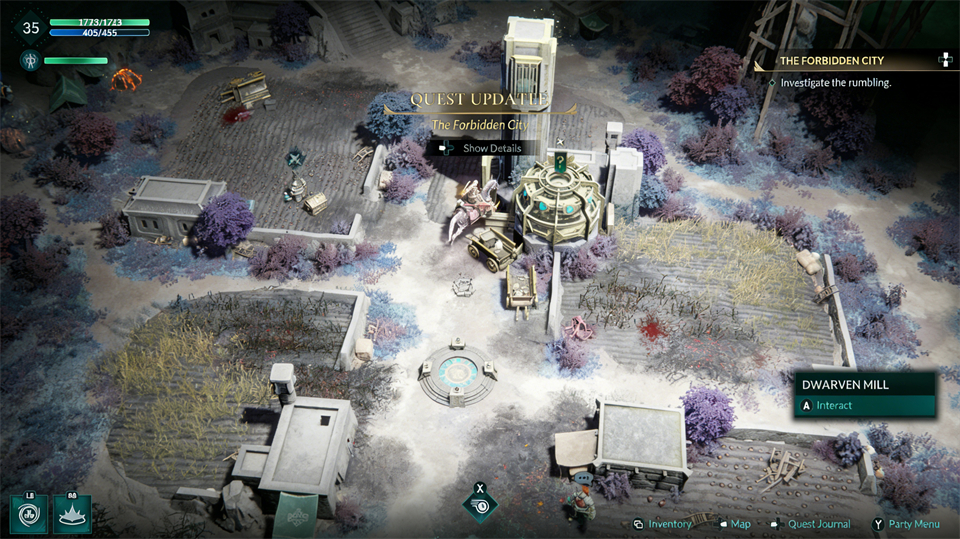Viewport: 960px width, 539px height.
Task: Open the Party Menu
Action: coord(912,524)
